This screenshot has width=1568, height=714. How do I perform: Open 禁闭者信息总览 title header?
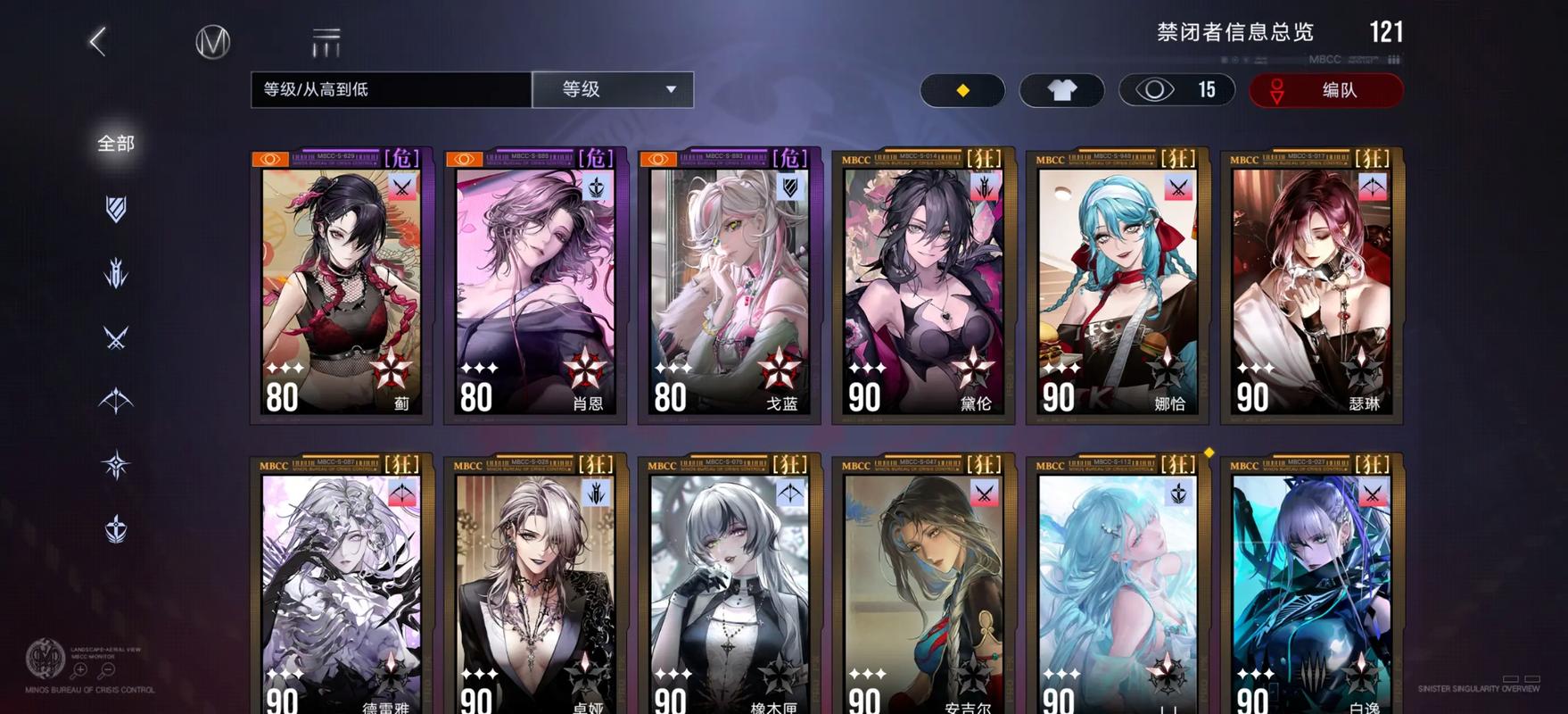click(1235, 32)
